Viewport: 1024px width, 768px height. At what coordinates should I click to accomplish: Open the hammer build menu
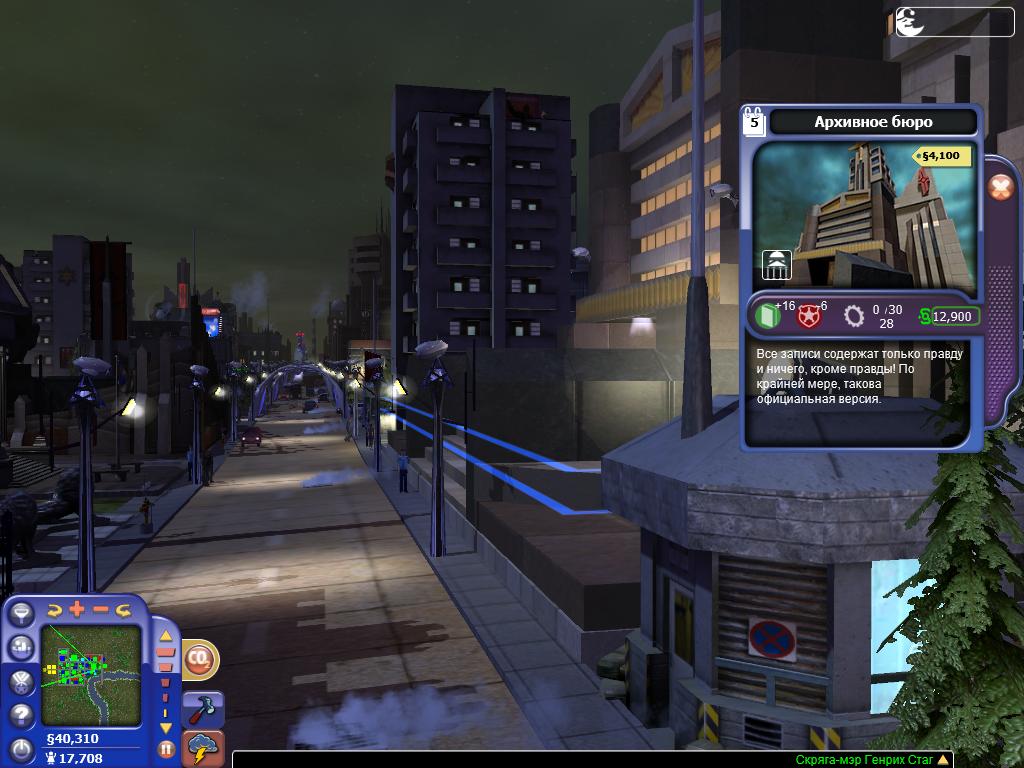pos(205,707)
